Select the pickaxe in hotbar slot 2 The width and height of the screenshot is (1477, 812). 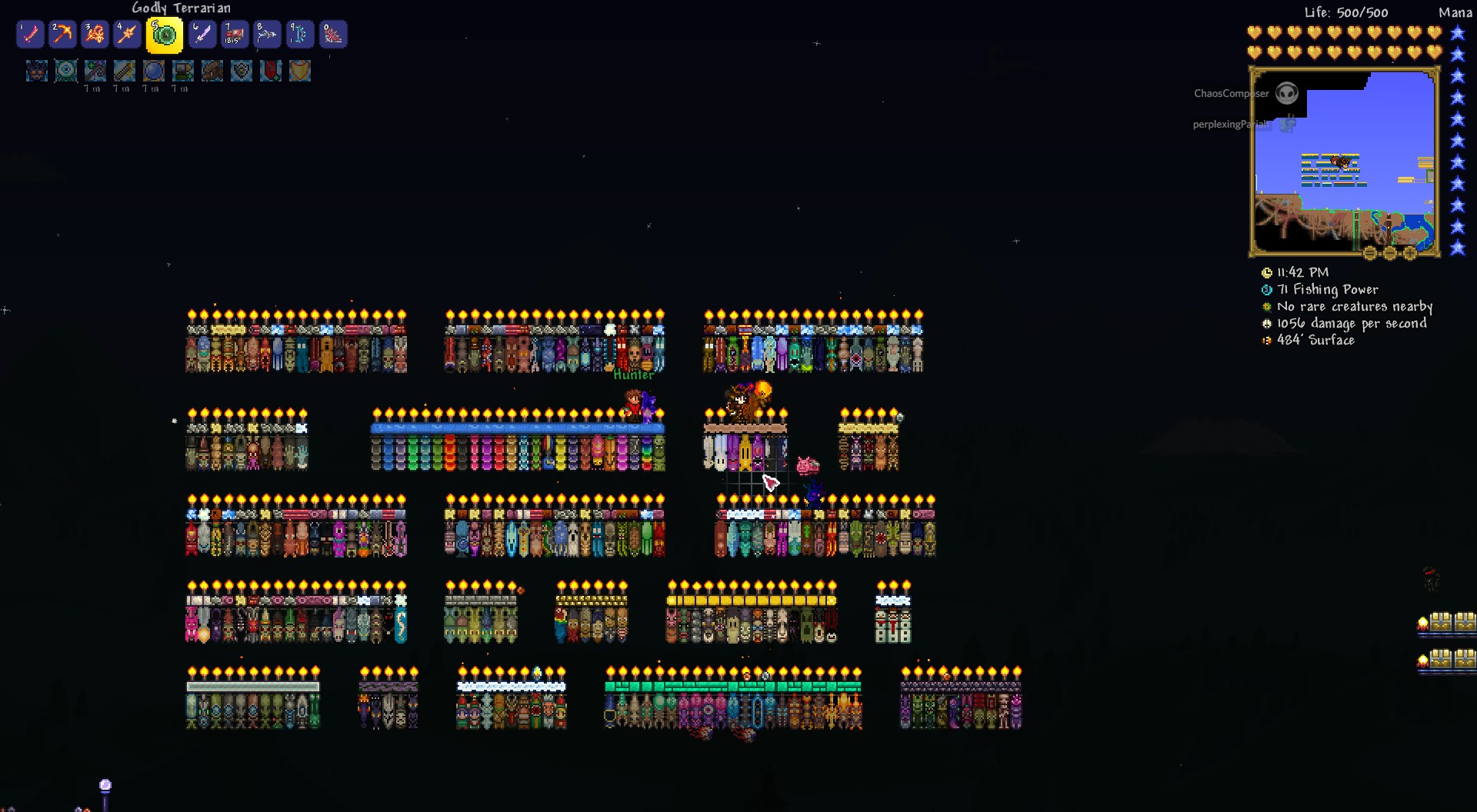tap(62, 34)
